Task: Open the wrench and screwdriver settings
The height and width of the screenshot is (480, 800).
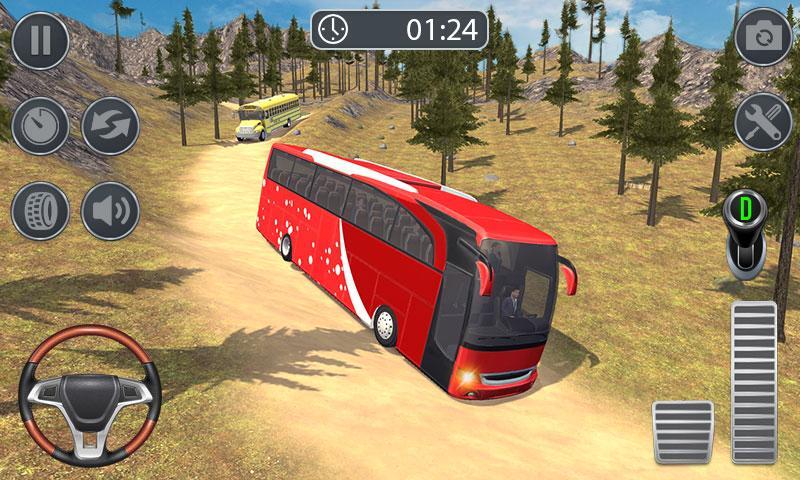Action: click(x=763, y=124)
